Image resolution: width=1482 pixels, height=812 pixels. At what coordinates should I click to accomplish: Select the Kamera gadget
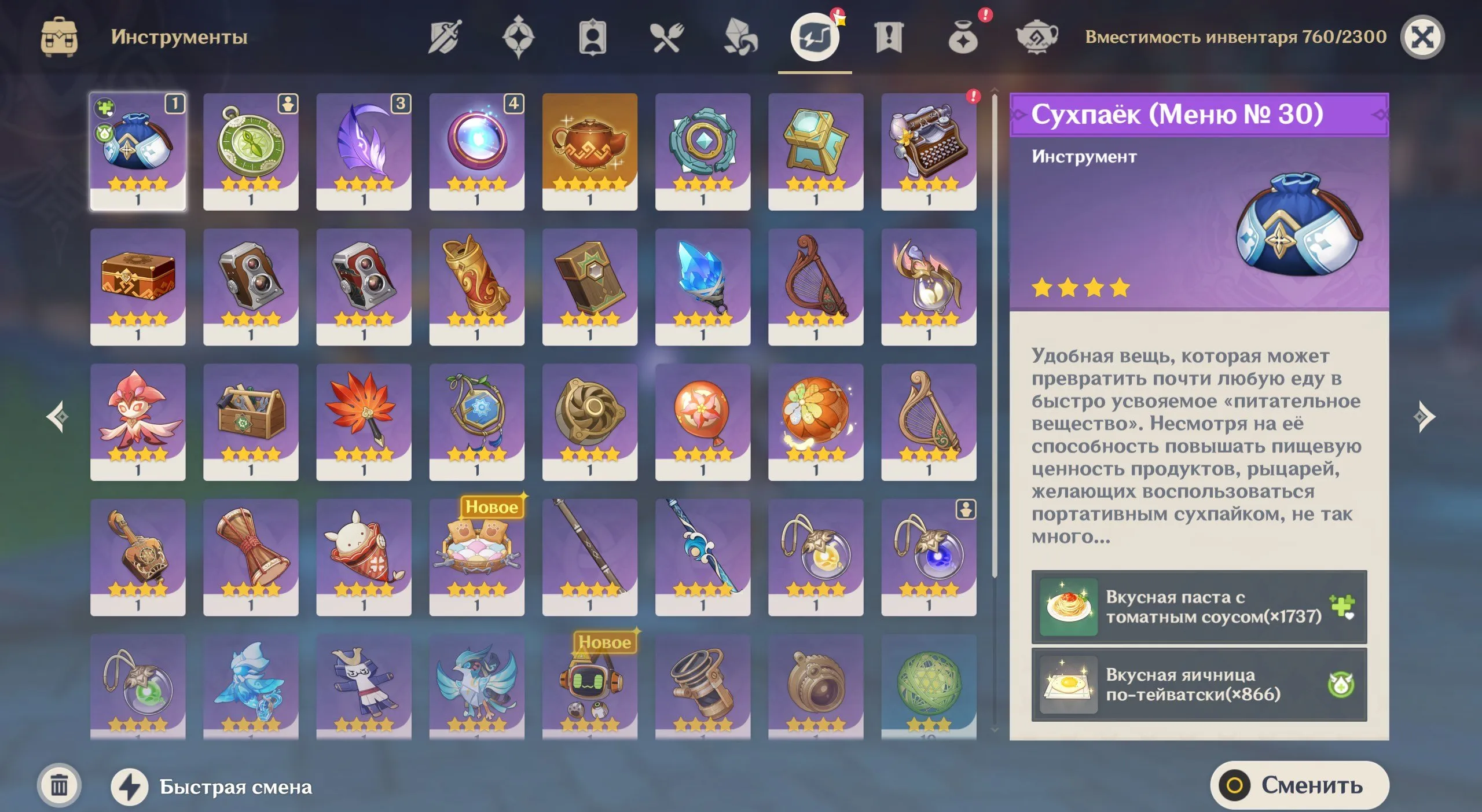tap(251, 289)
